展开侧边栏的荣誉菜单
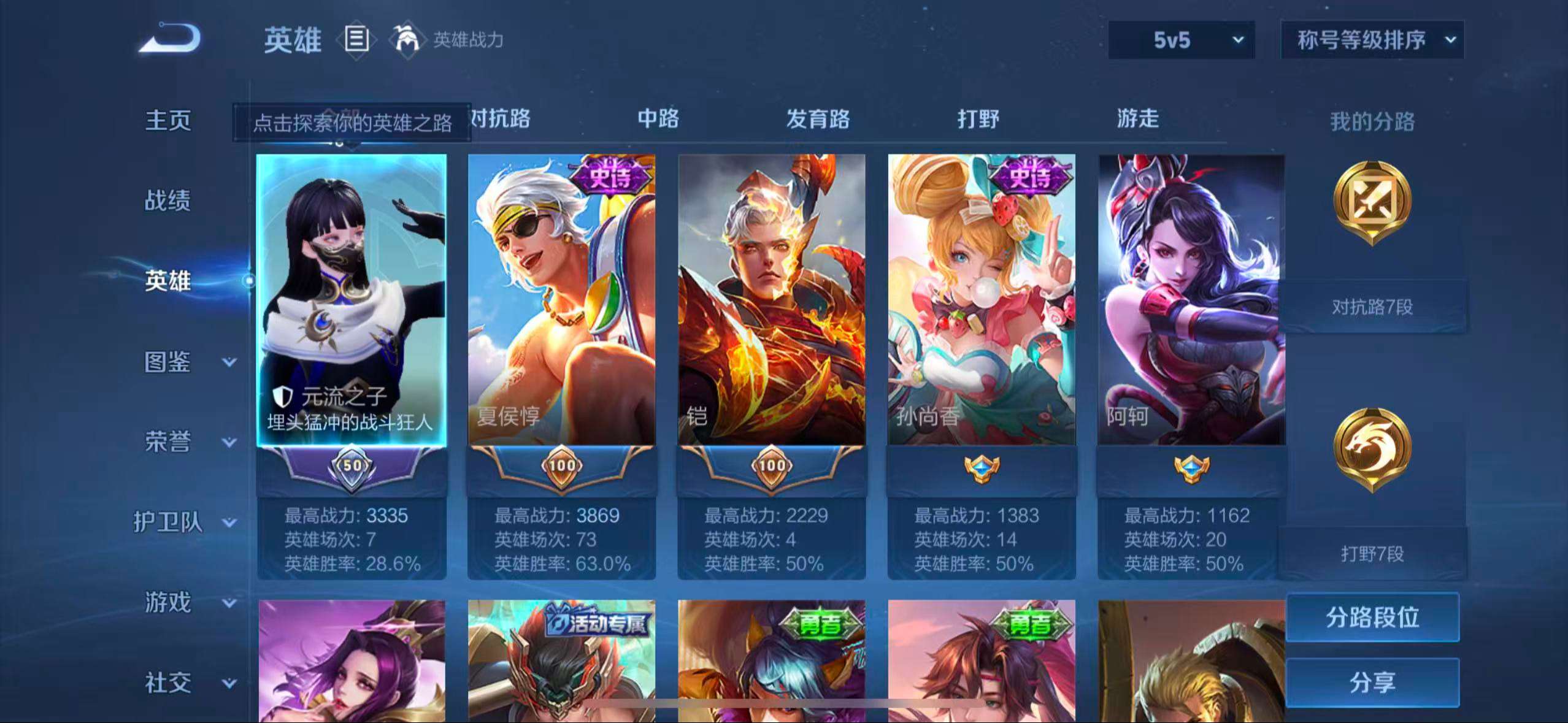Screen dimensions: 1568x723 point(169,443)
